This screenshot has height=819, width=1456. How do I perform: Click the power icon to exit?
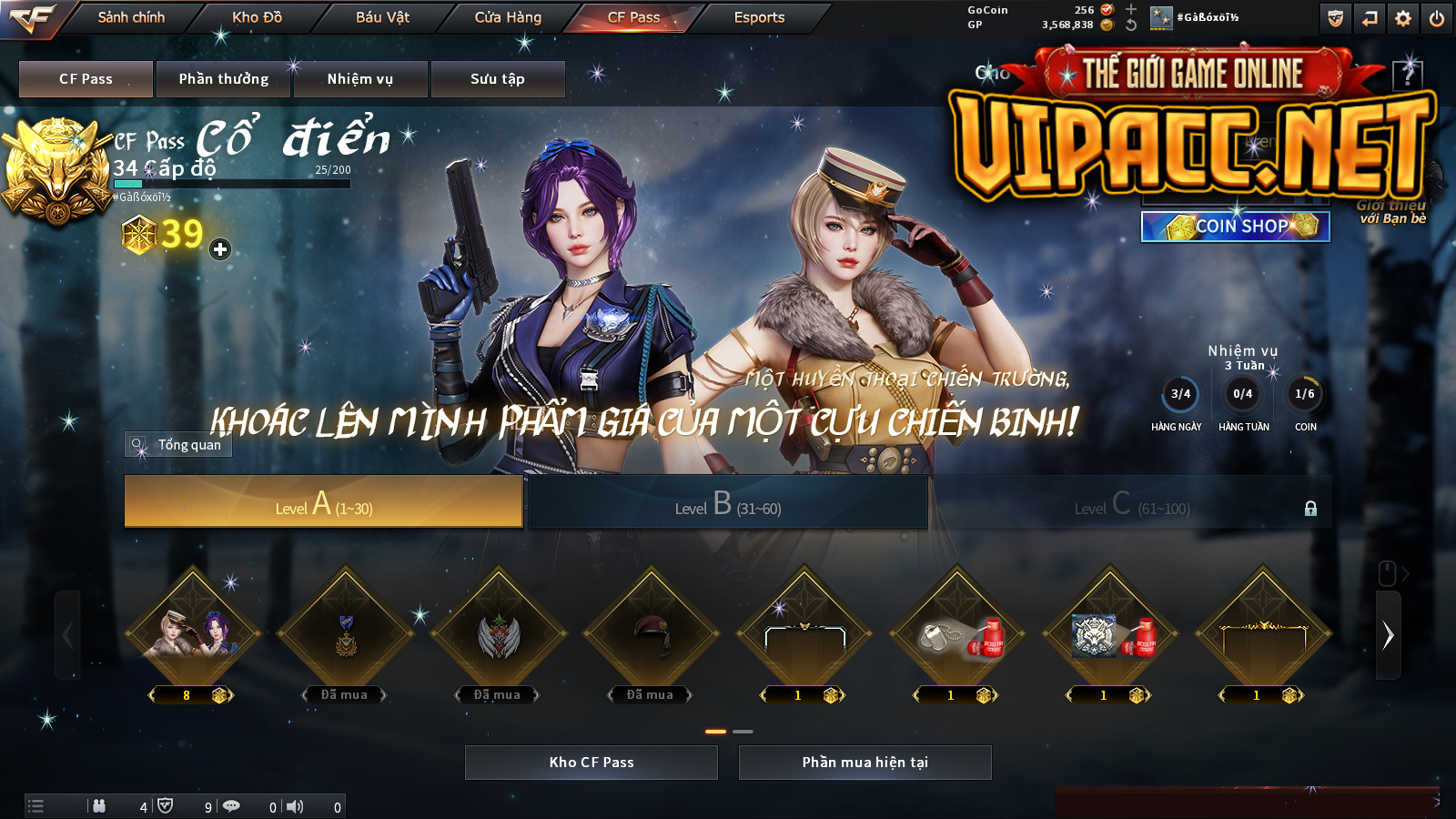pos(1437,18)
